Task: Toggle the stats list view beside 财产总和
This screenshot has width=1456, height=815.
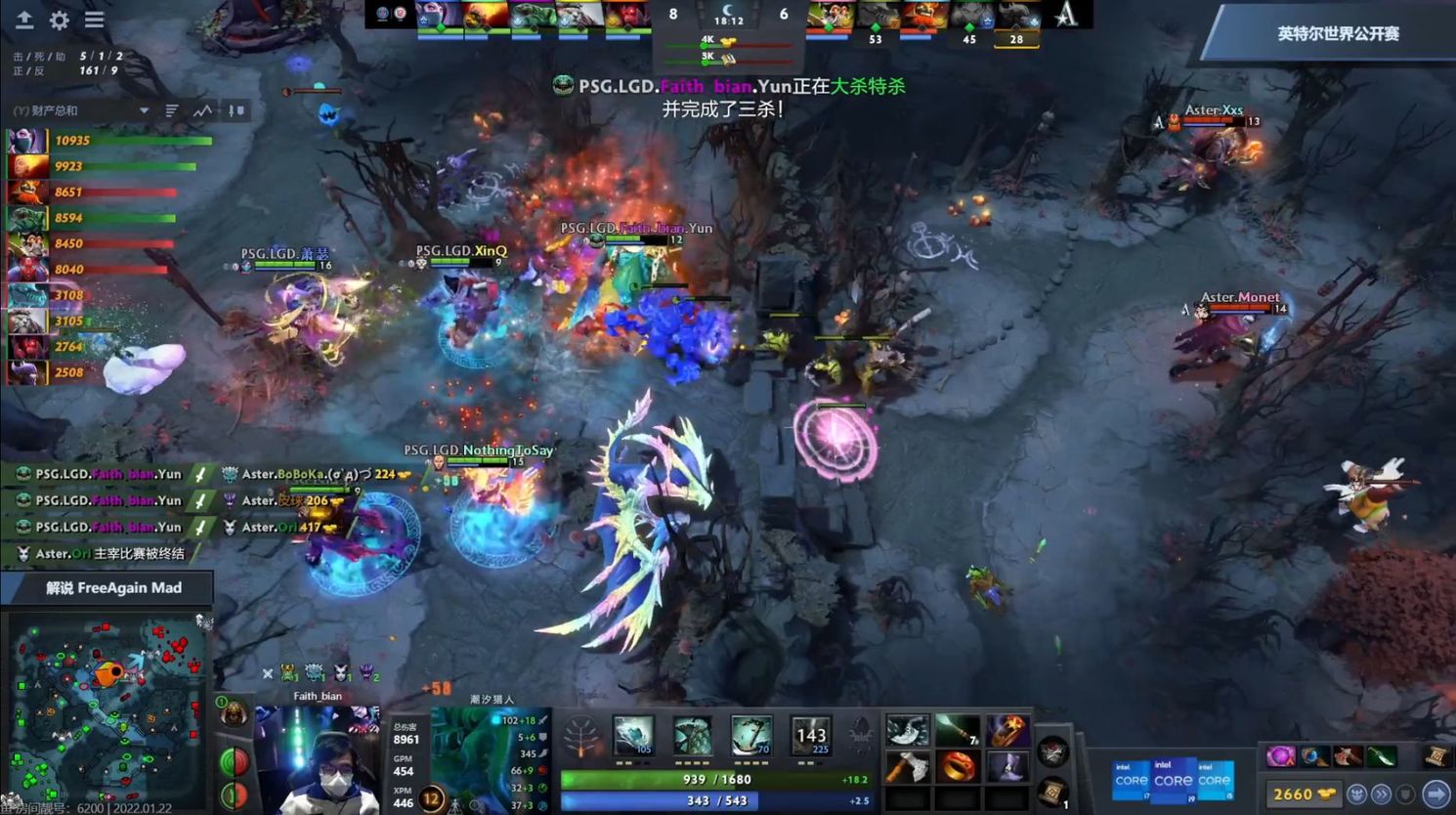Action: point(172,110)
